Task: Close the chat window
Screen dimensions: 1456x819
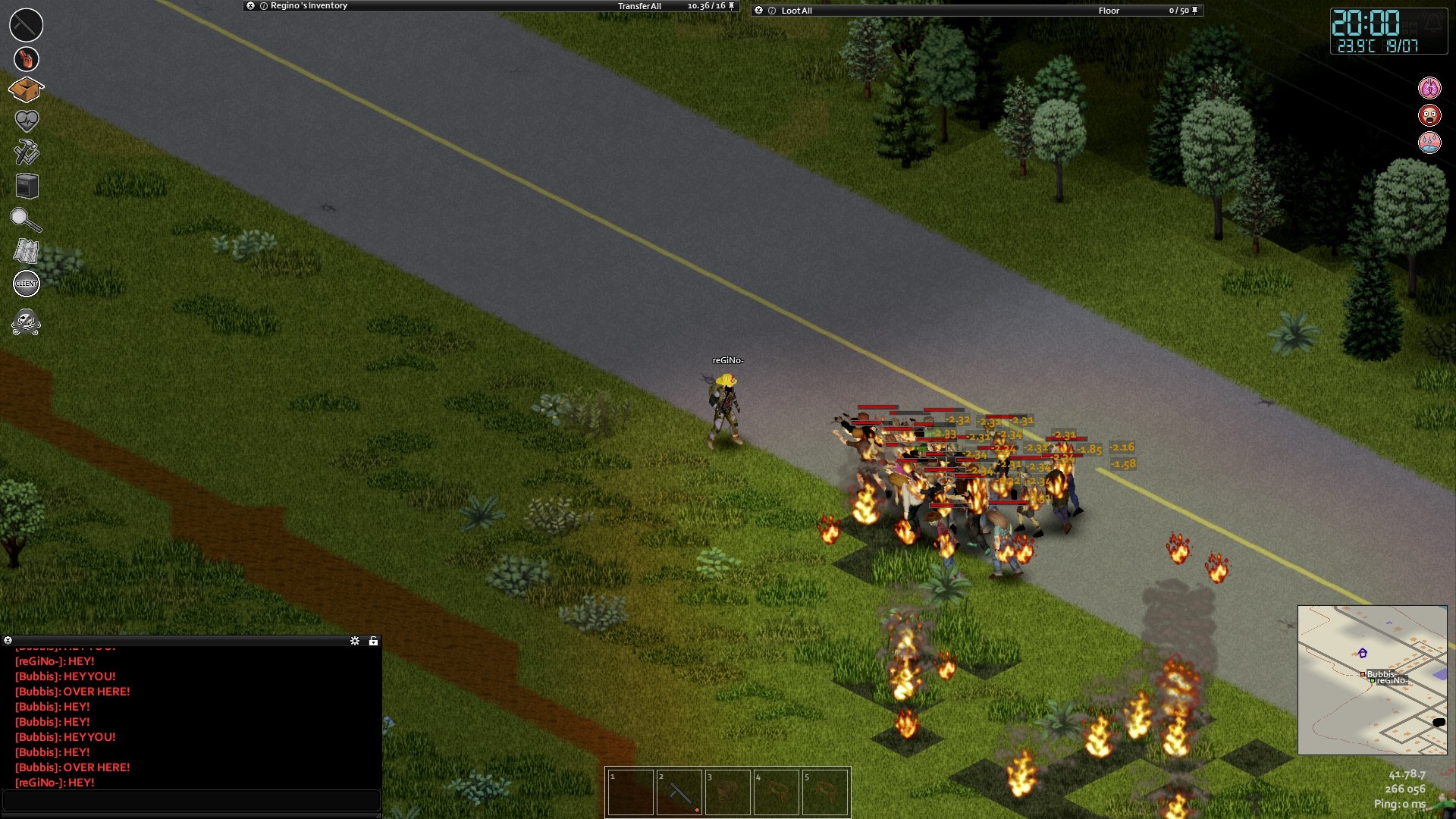Action: pos(8,641)
